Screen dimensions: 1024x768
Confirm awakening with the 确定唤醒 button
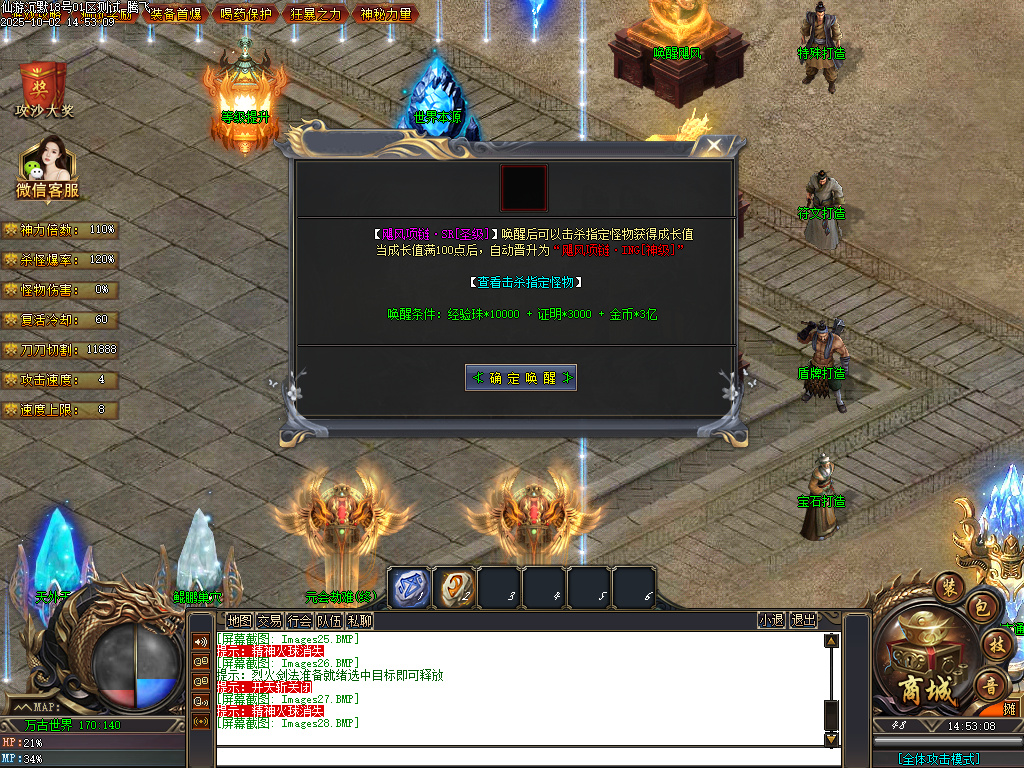point(521,378)
